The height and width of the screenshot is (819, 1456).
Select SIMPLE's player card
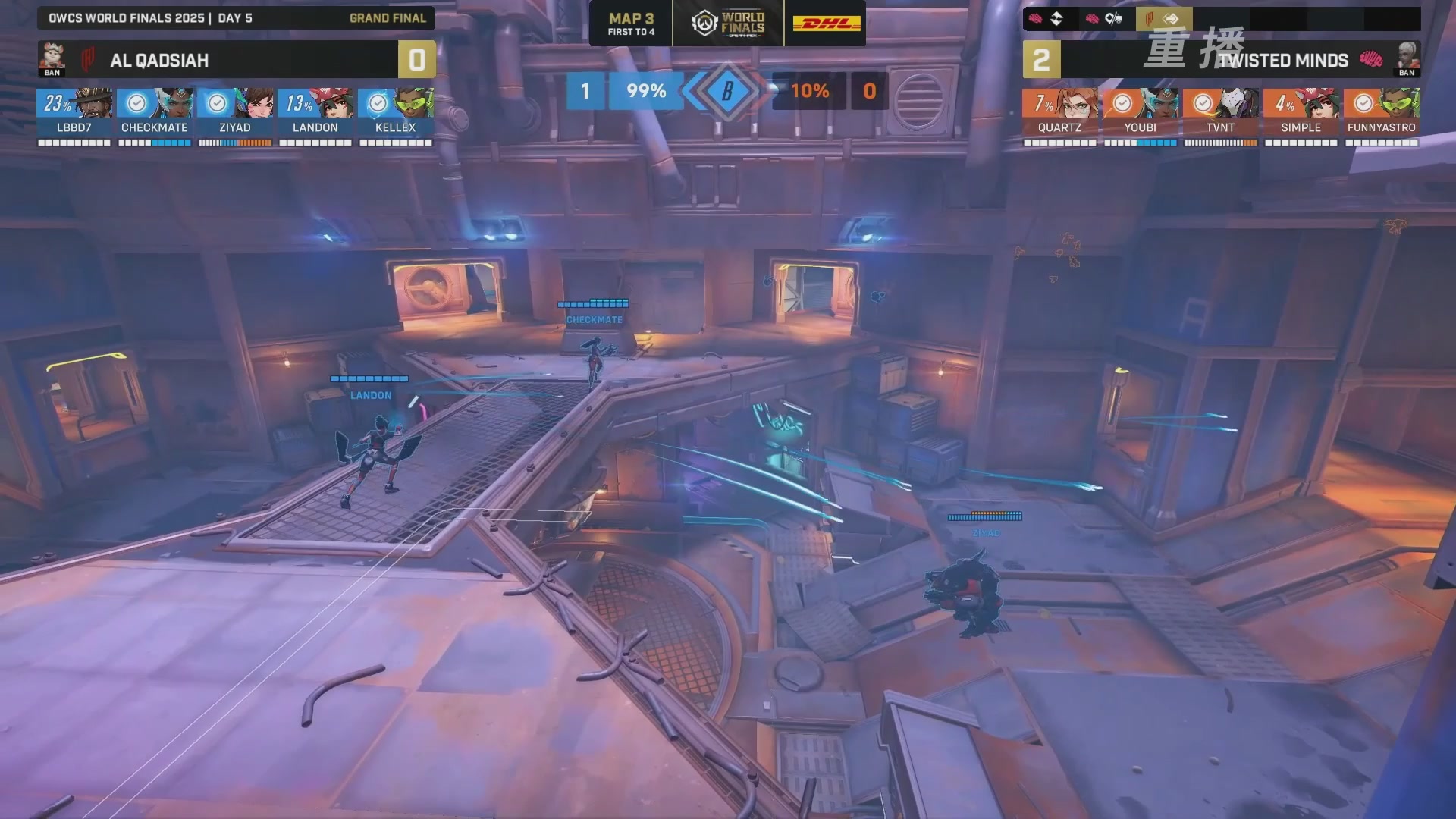1301,112
